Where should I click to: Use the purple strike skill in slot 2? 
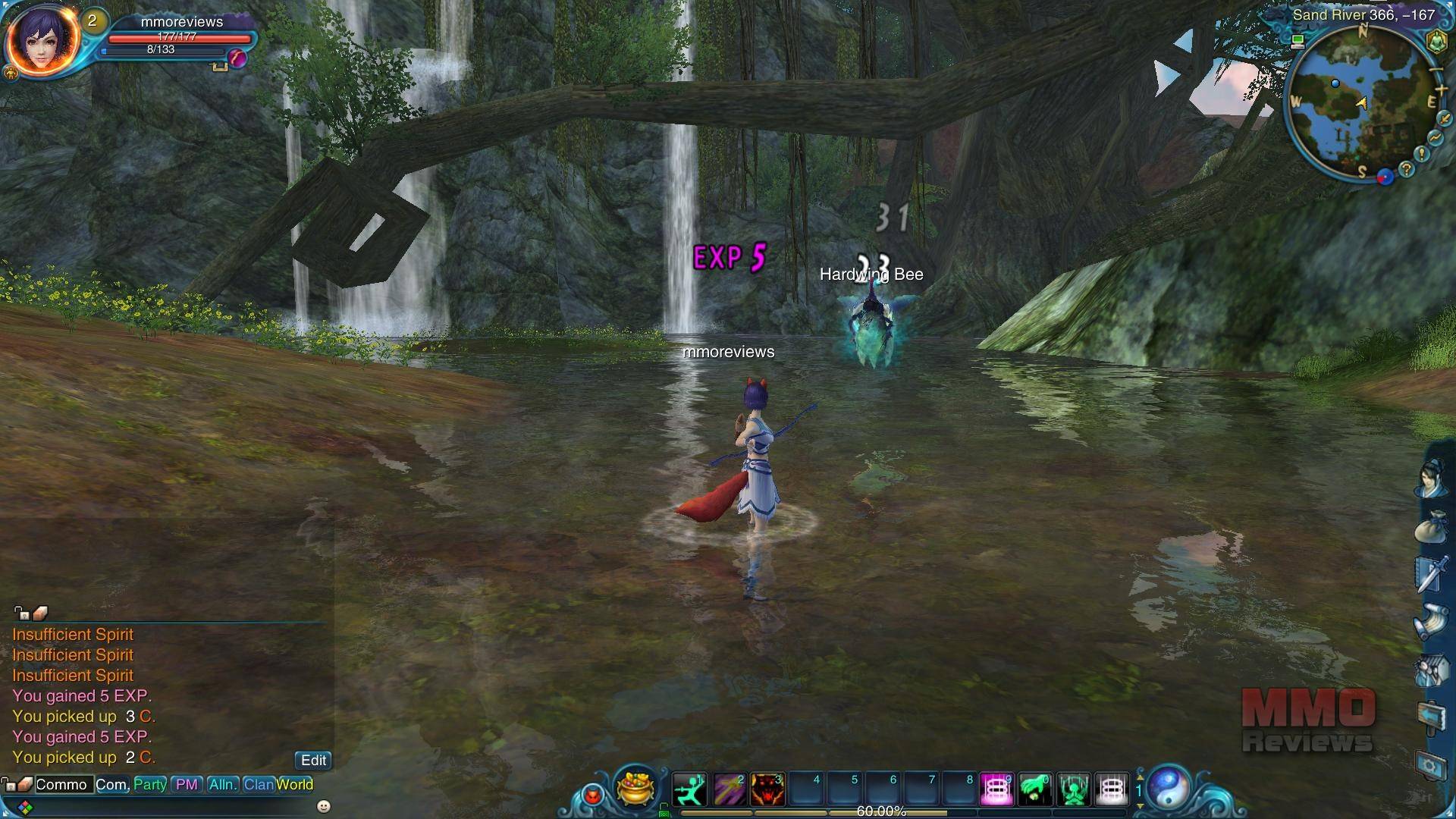click(728, 789)
